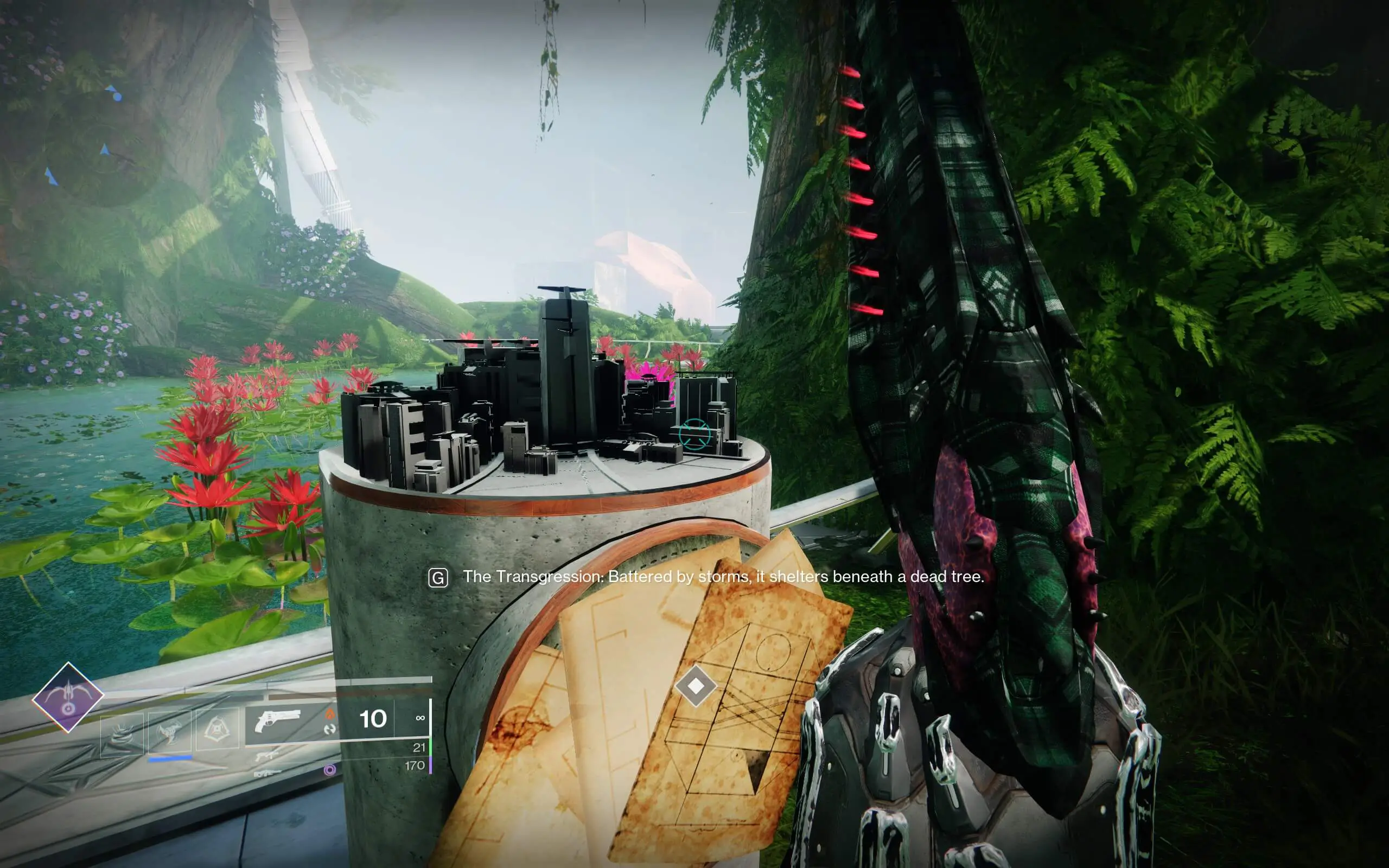This screenshot has height=868, width=1389.
Task: Click the heavy weapon icon
Action: [x=267, y=775]
